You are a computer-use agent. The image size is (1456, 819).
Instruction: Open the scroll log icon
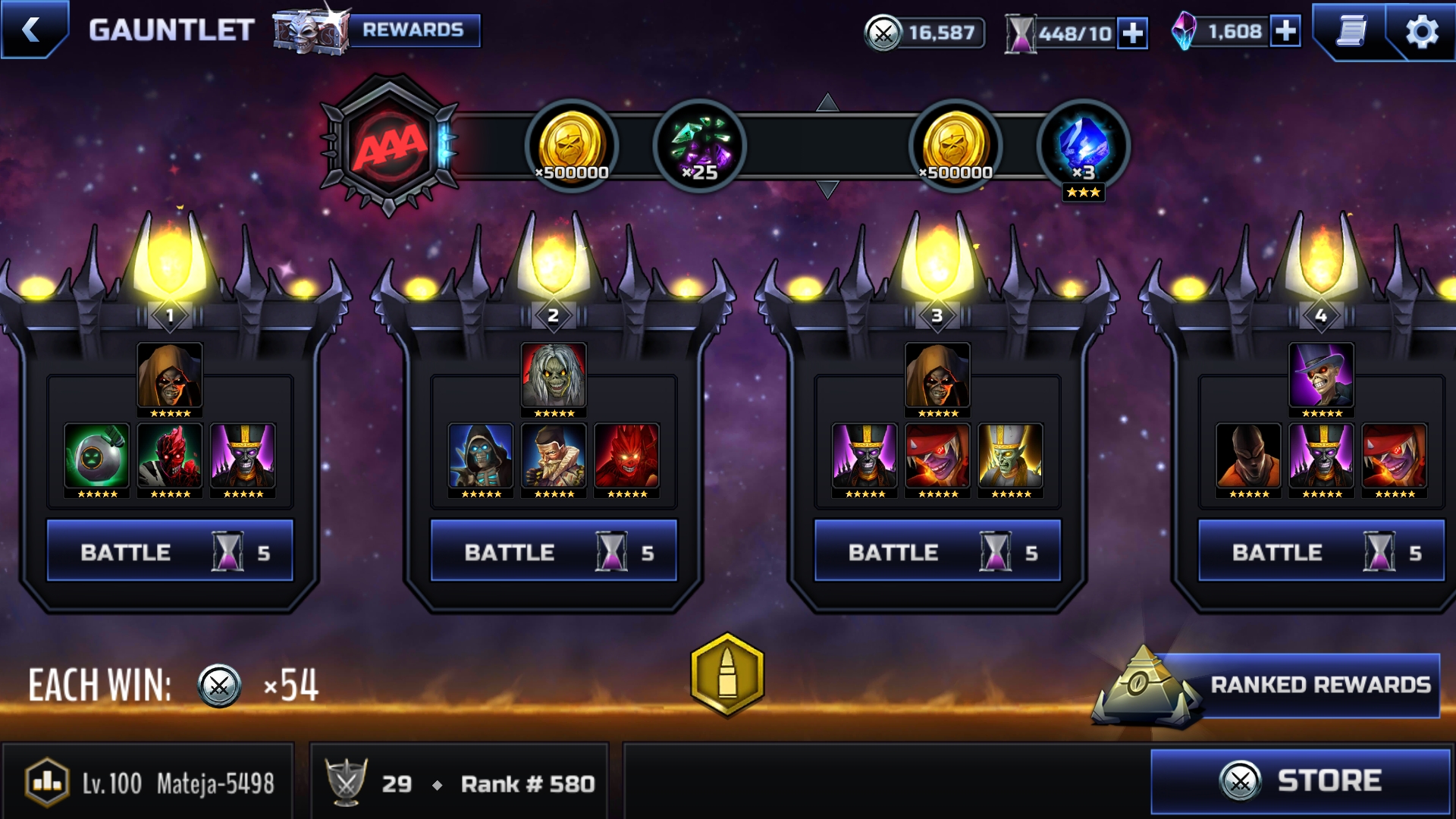[x=1351, y=32]
